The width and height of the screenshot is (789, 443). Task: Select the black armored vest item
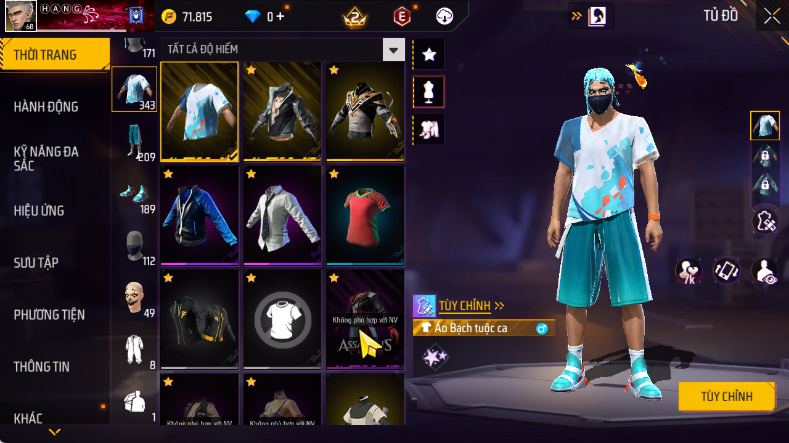(x=364, y=111)
